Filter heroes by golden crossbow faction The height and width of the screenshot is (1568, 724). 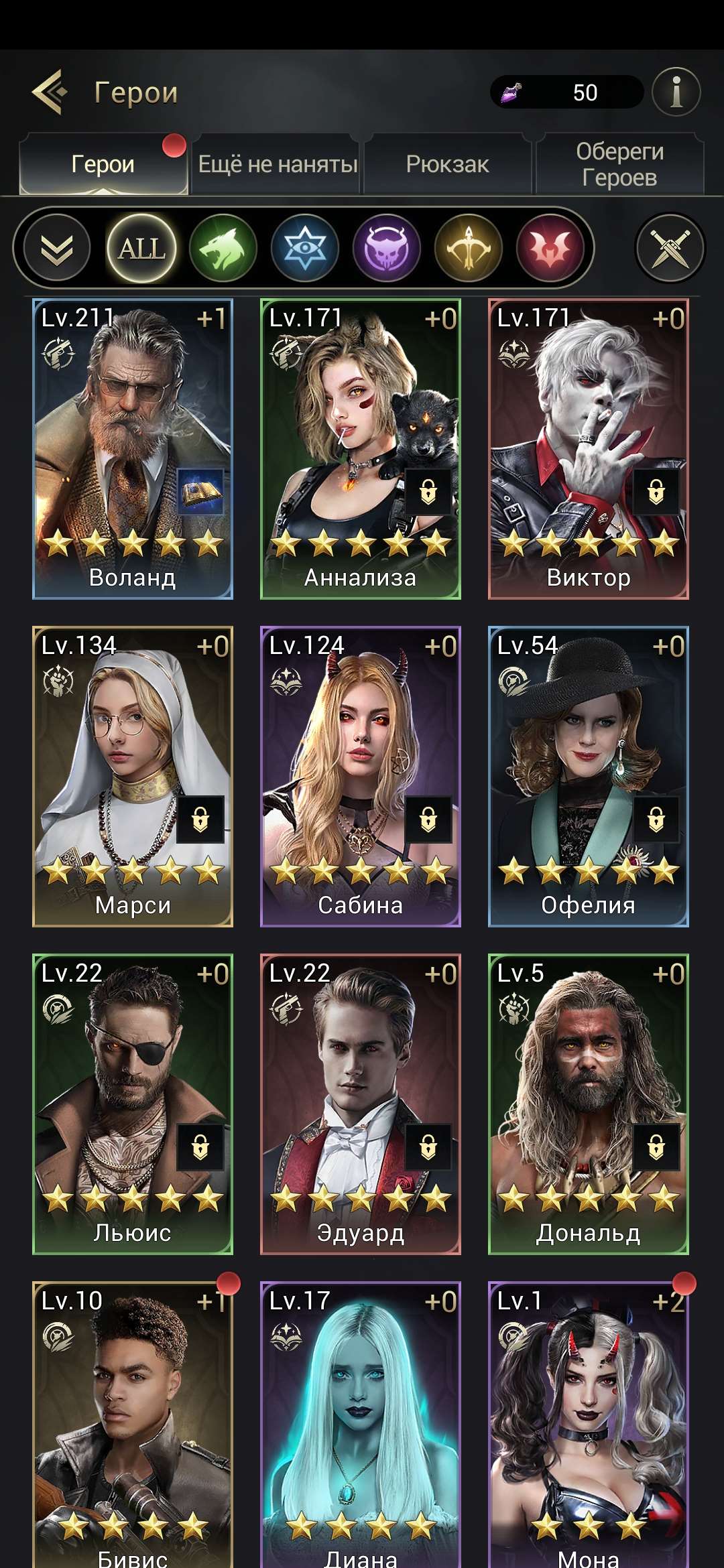pyautogui.click(x=469, y=249)
